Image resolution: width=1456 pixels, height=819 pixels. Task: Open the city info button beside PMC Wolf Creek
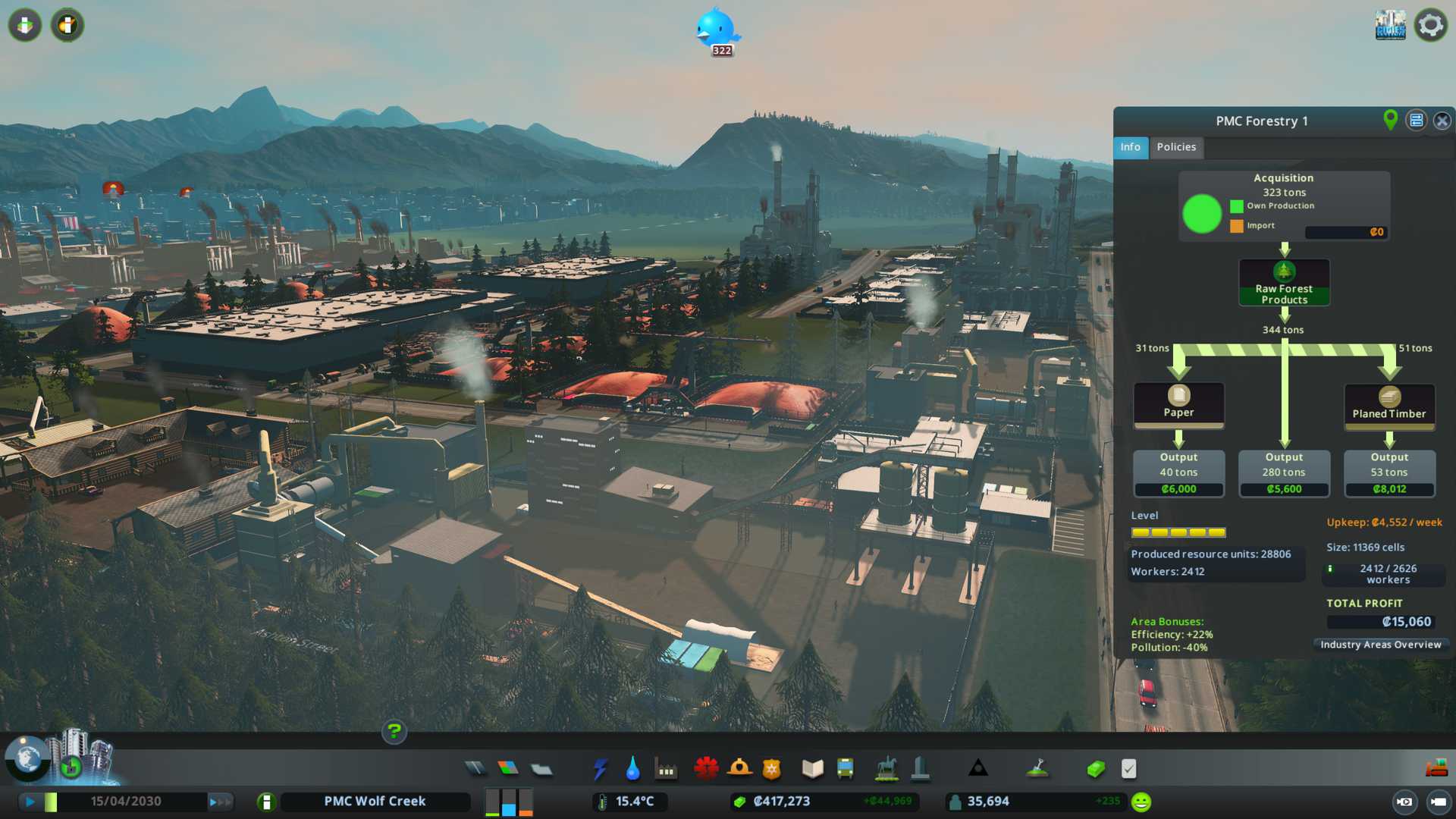pos(266,802)
